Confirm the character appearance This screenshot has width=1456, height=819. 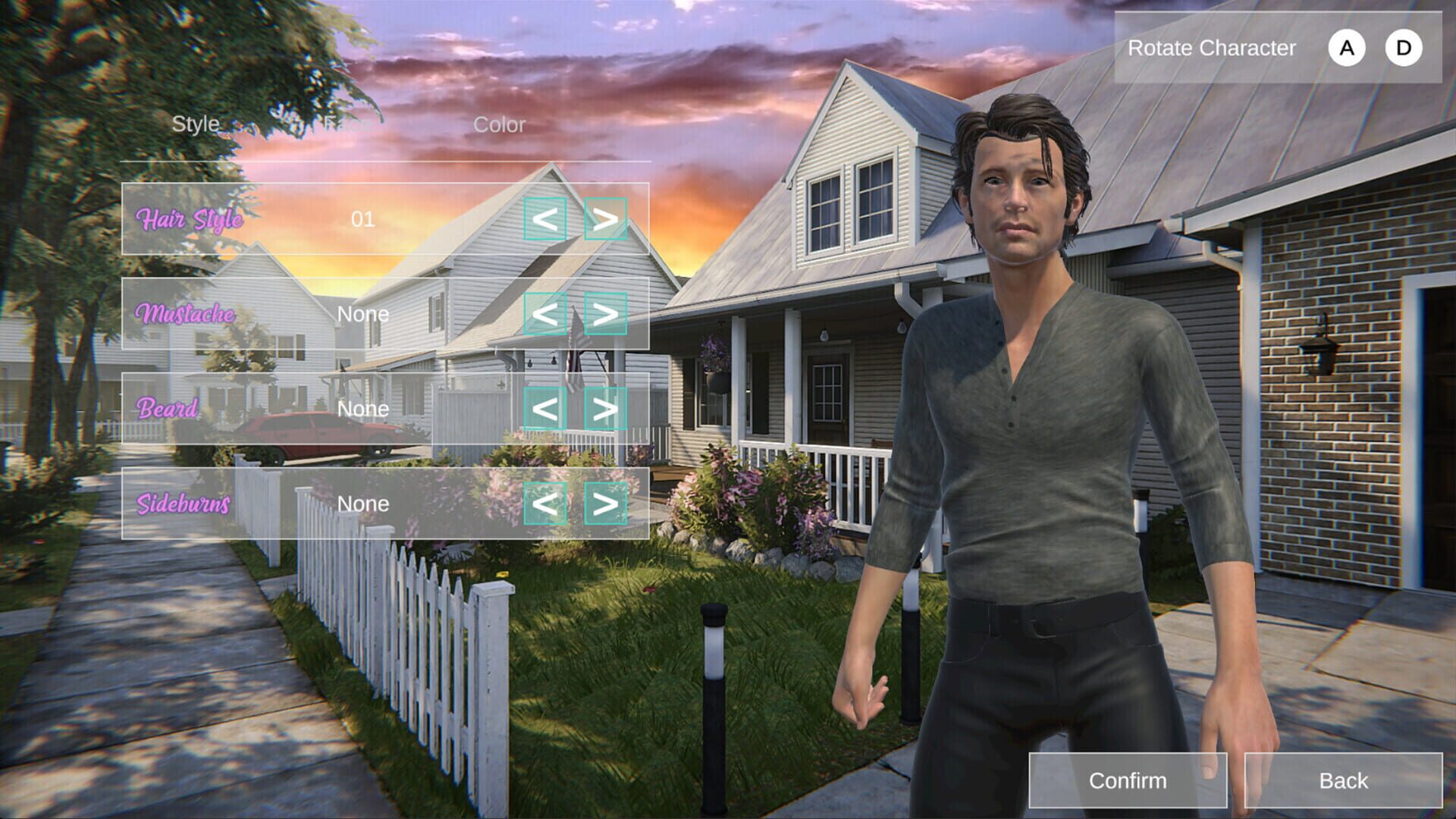coord(1128,780)
